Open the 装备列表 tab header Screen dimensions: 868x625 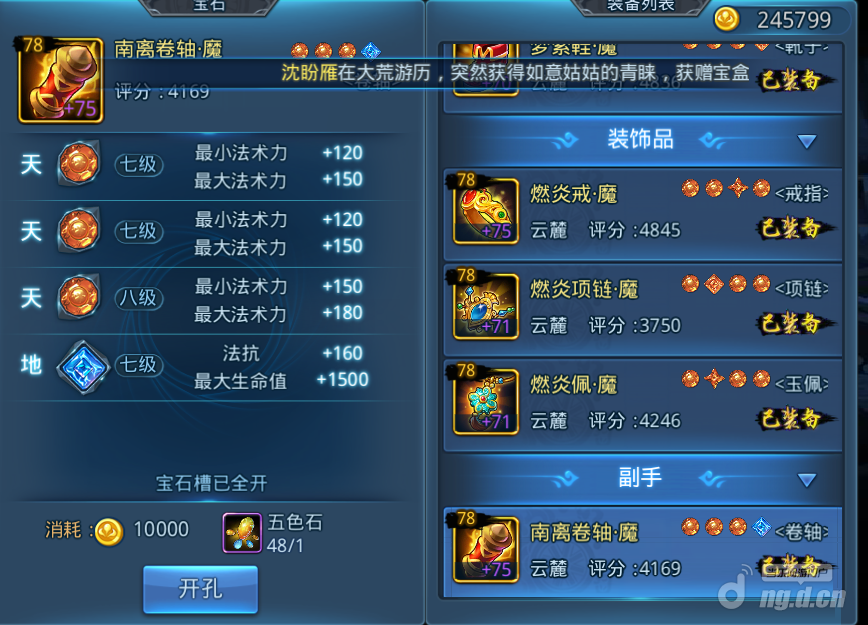pyautogui.click(x=641, y=6)
